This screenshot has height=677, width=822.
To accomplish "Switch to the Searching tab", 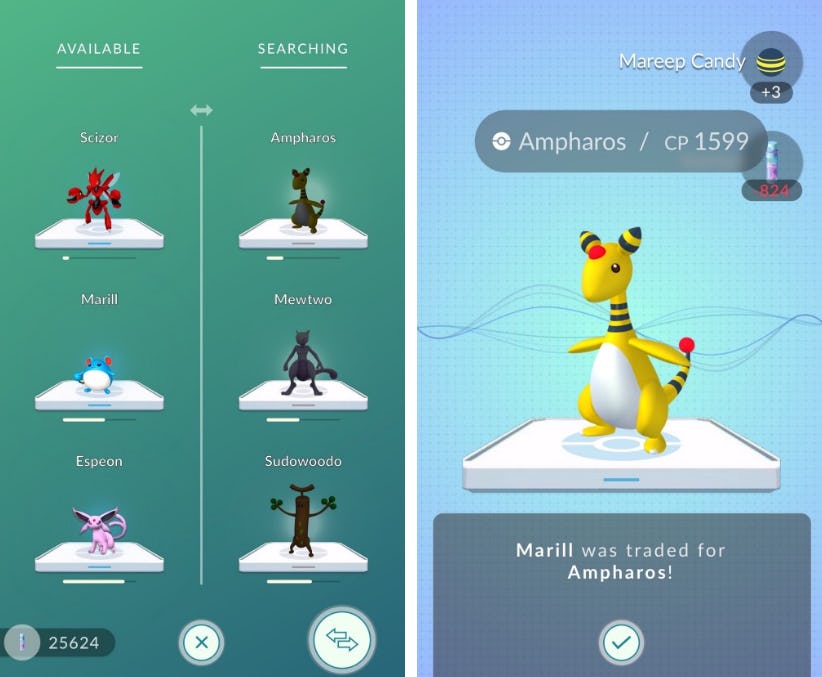I will point(303,49).
